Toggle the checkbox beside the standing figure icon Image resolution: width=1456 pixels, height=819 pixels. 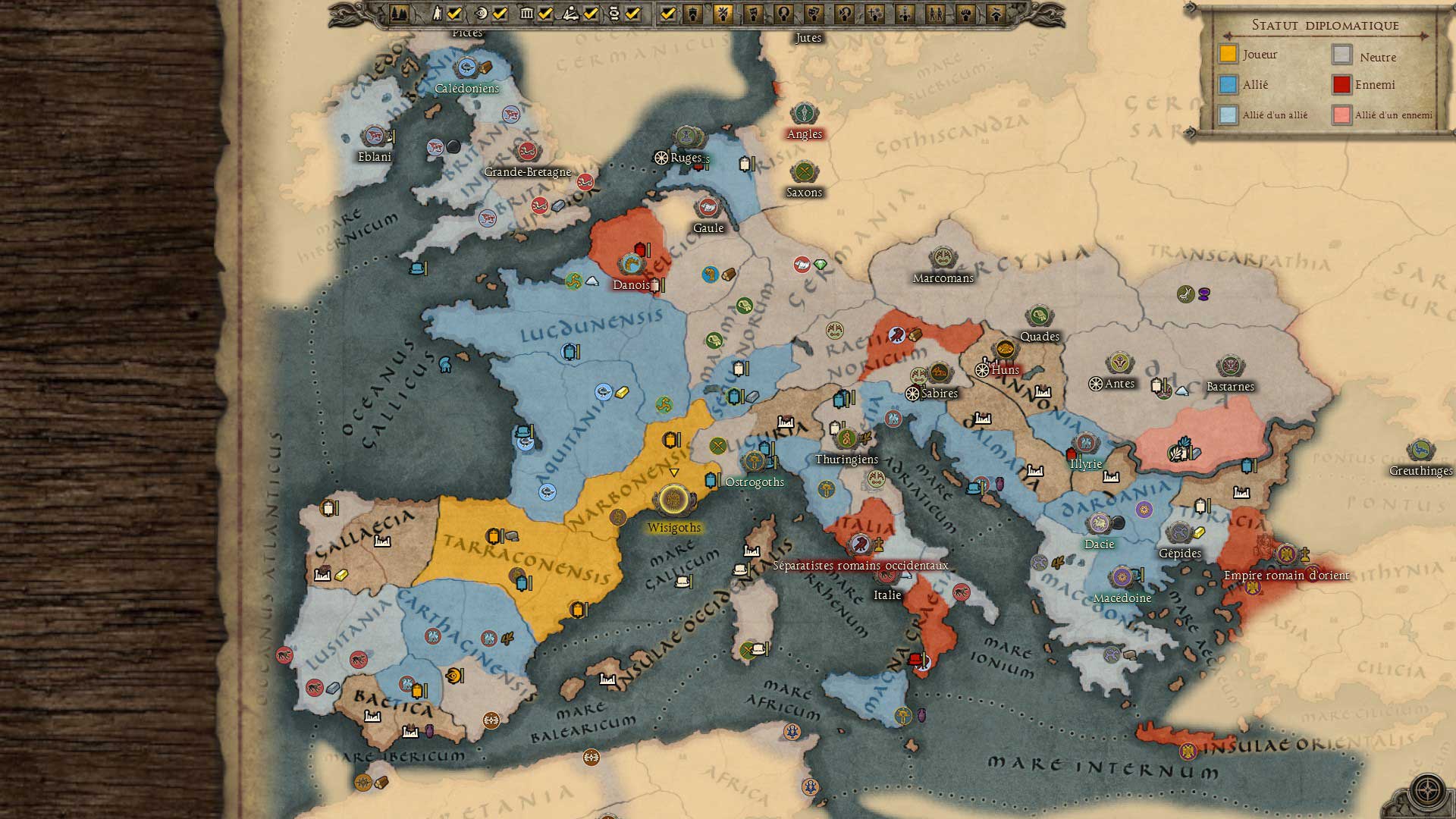click(x=454, y=13)
